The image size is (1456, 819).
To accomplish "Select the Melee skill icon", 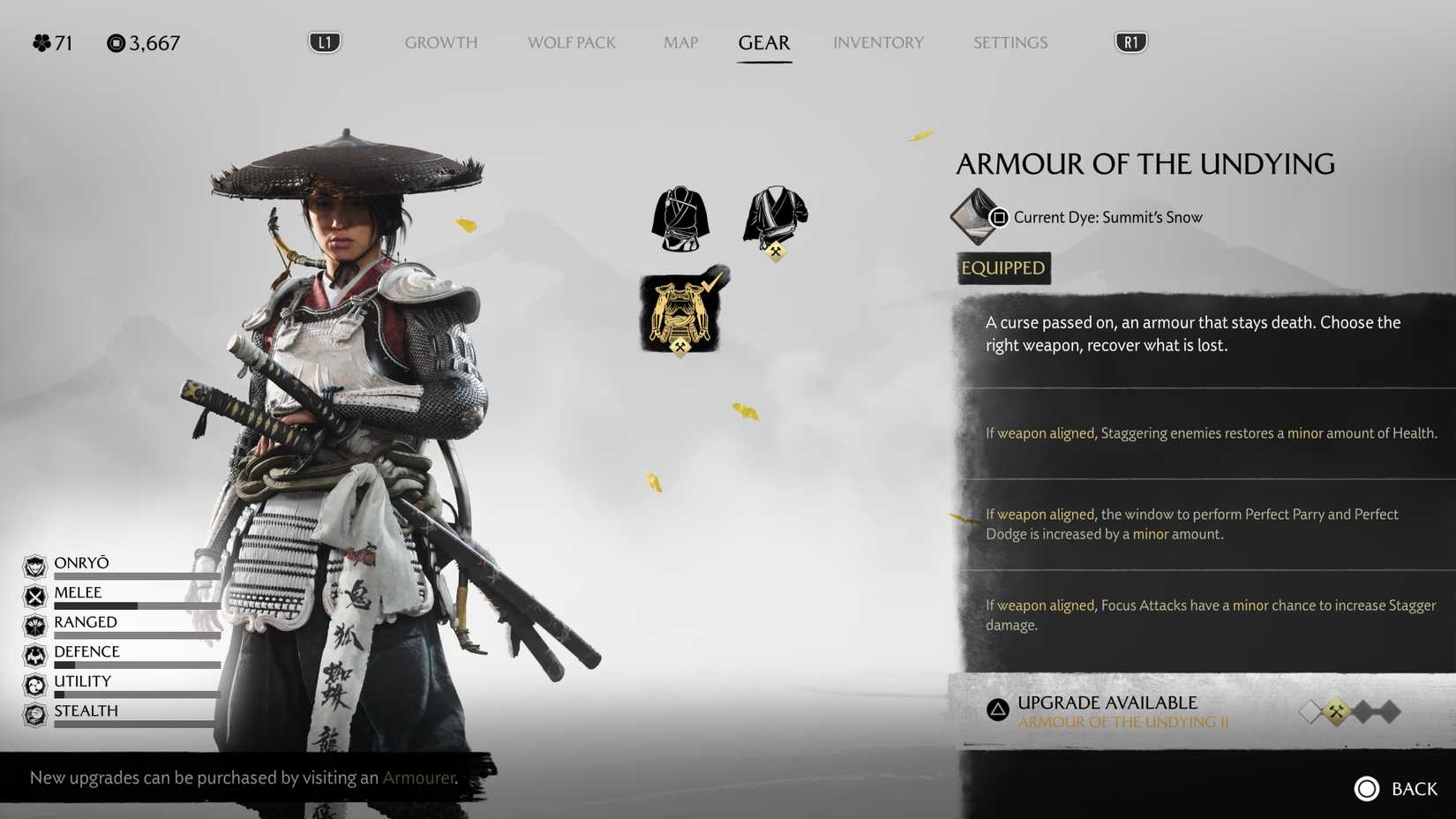I will coord(34,594).
